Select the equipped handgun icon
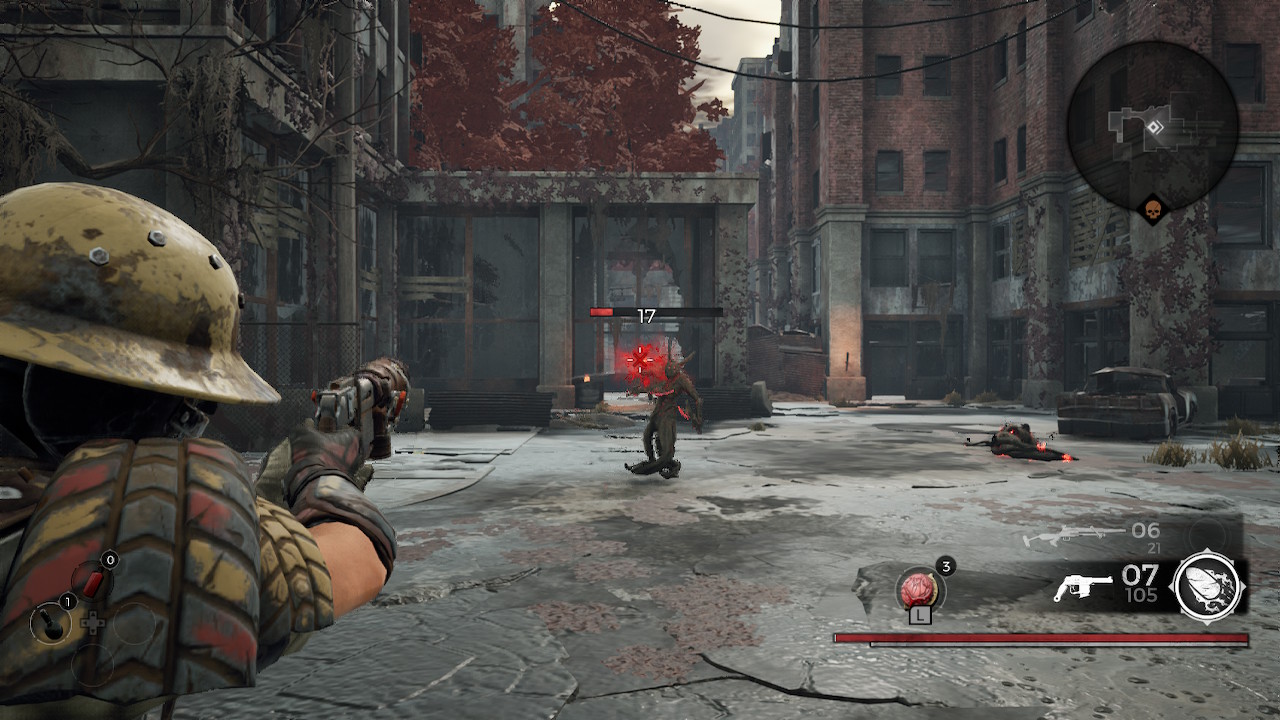Screen dimensions: 1280x720 (1082, 587)
